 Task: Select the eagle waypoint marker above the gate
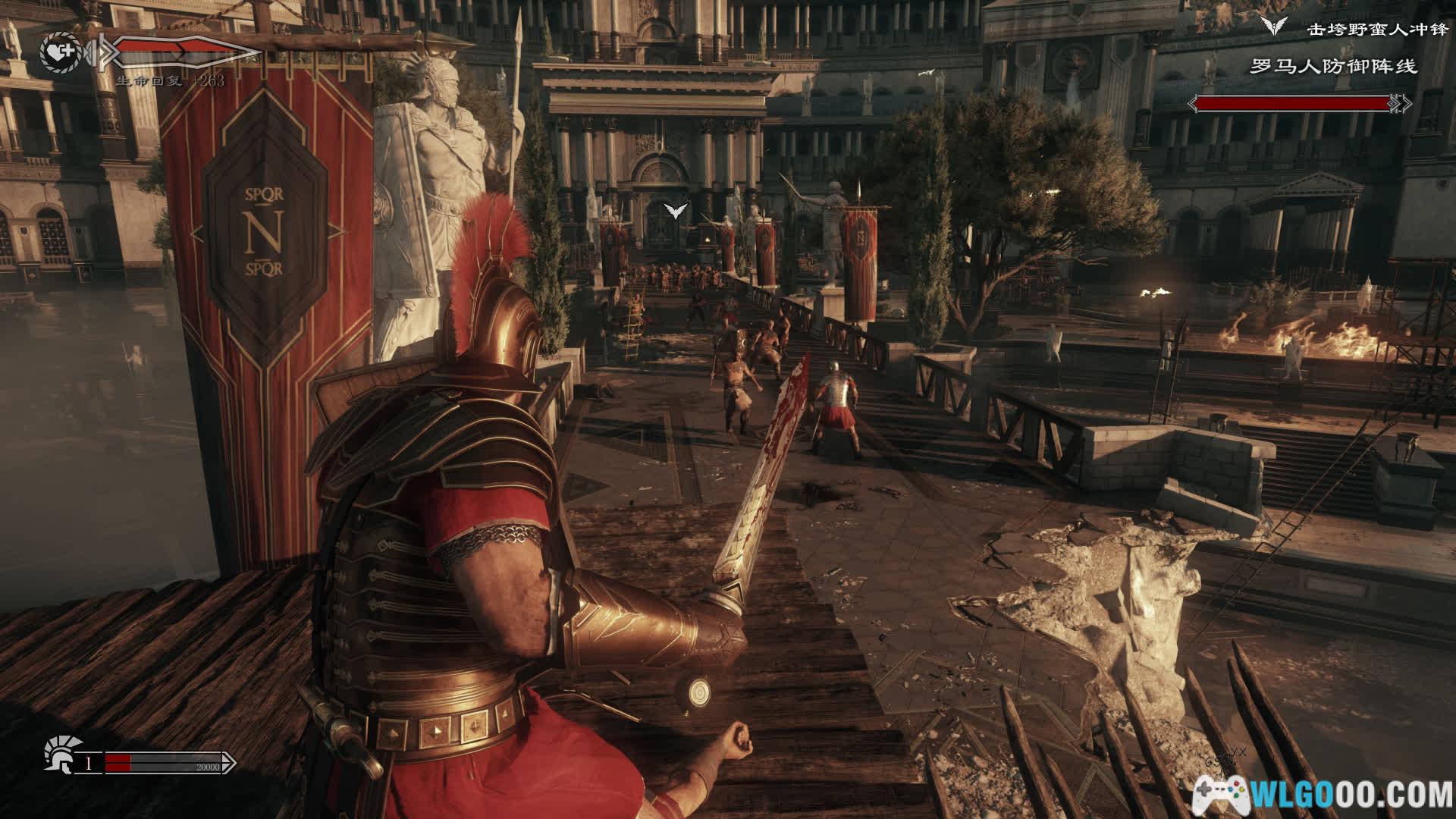tap(675, 211)
